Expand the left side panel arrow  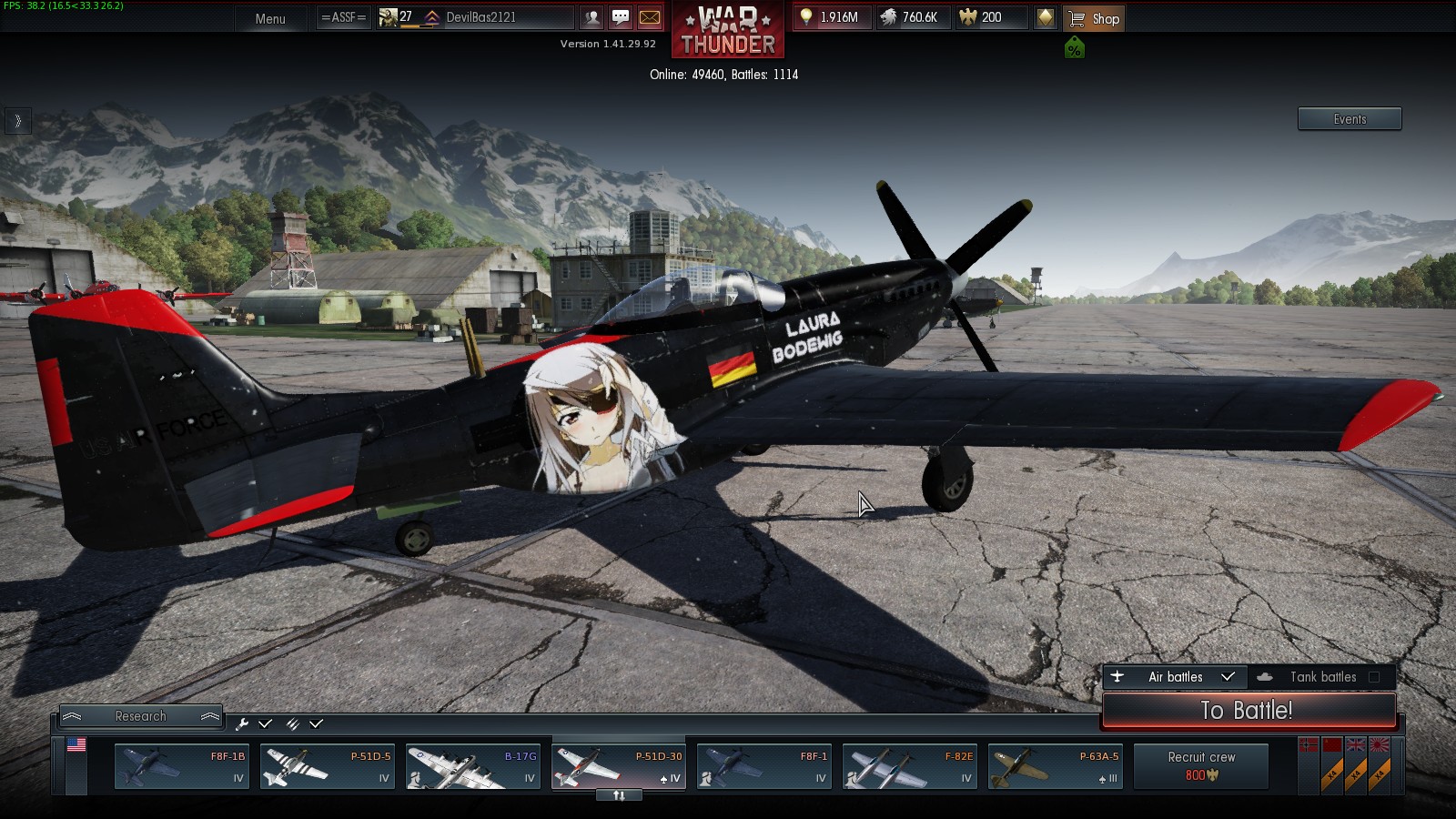point(17,120)
